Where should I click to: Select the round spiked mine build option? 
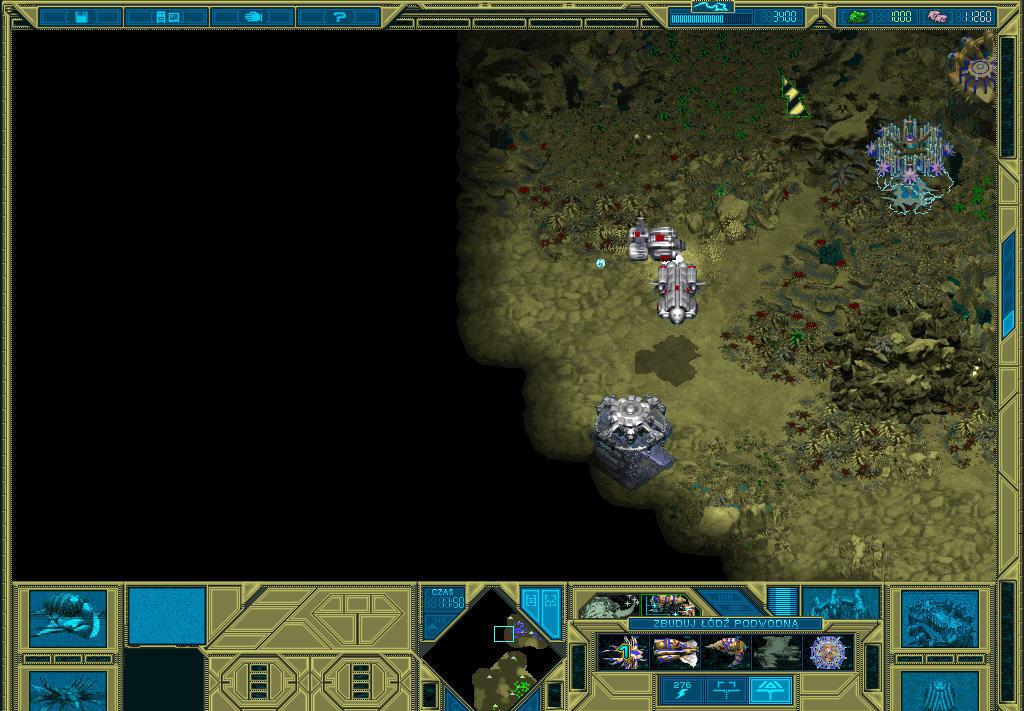pos(829,653)
